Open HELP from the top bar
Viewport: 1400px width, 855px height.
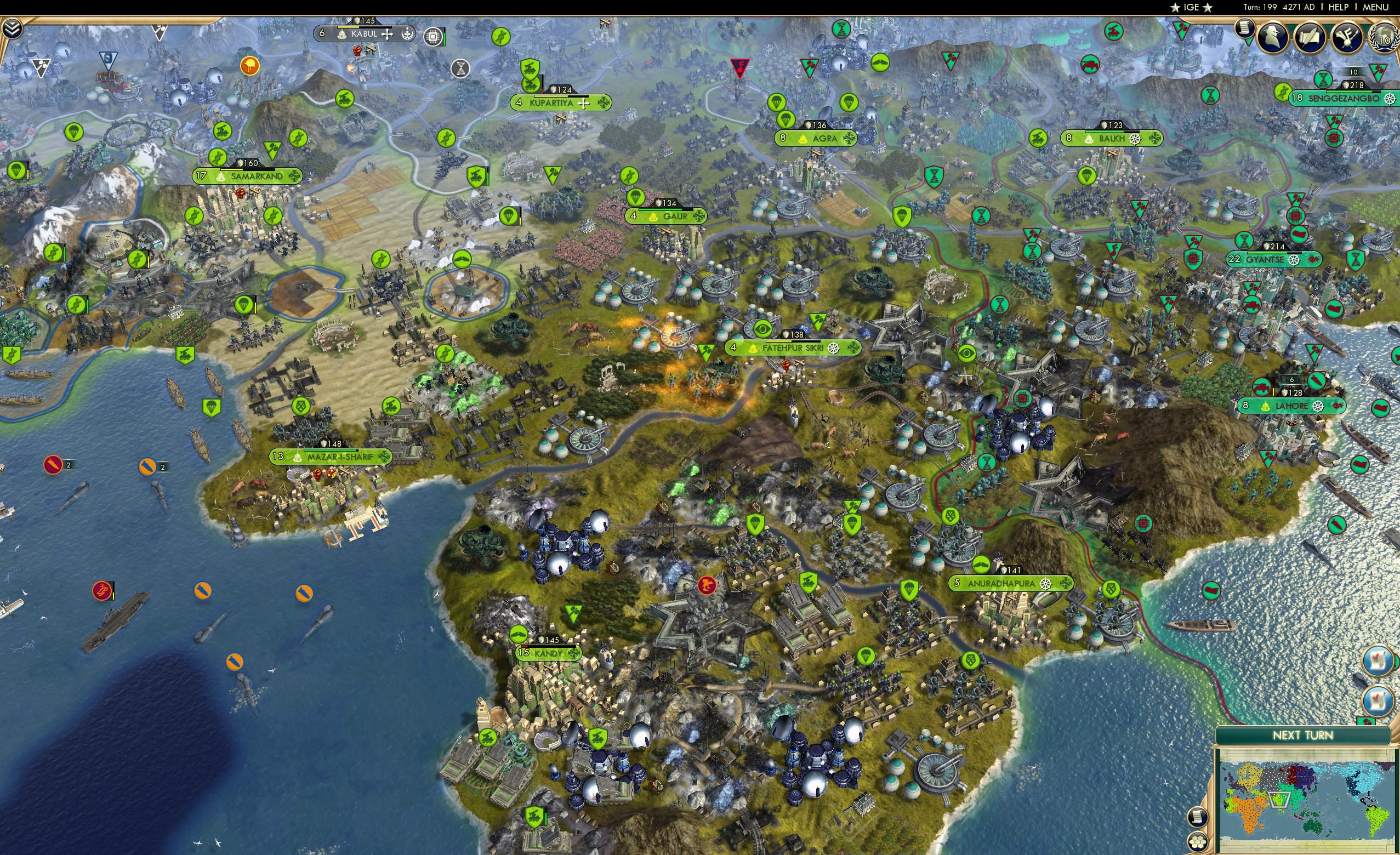[x=1339, y=7]
